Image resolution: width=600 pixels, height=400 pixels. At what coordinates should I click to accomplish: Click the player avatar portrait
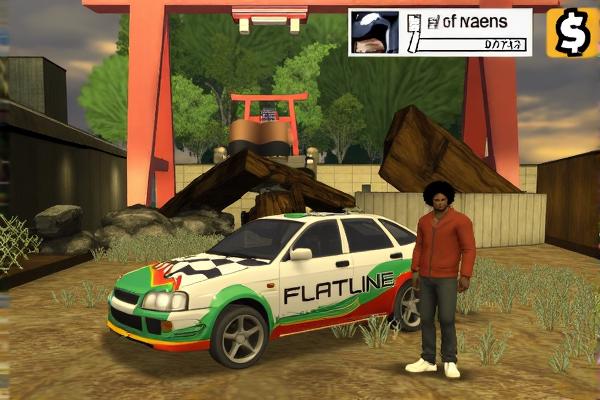pyautogui.click(x=376, y=32)
